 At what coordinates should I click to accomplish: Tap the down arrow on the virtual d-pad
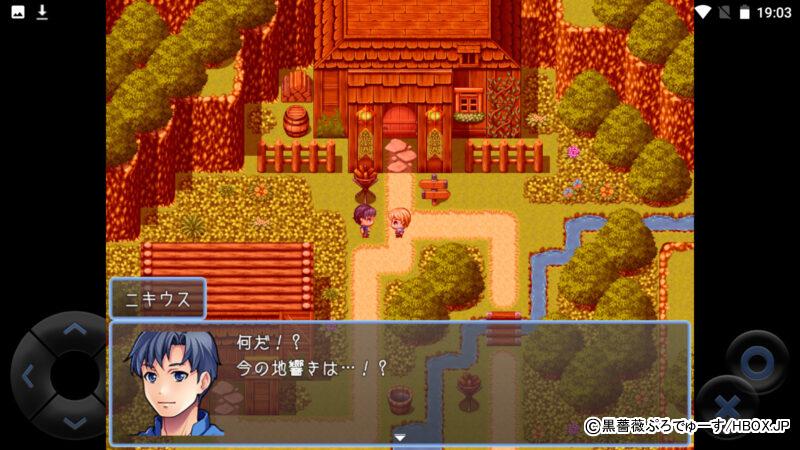74,422
